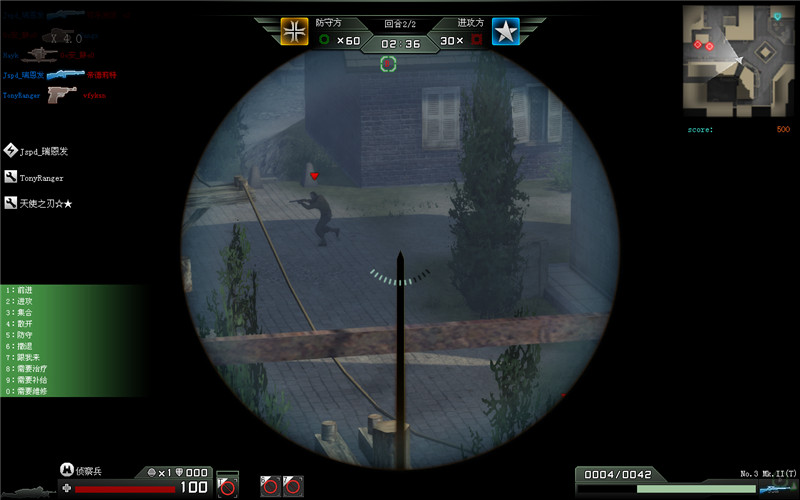Select teammate TonyRanger in squad list
800x500 pixels.
pos(42,178)
